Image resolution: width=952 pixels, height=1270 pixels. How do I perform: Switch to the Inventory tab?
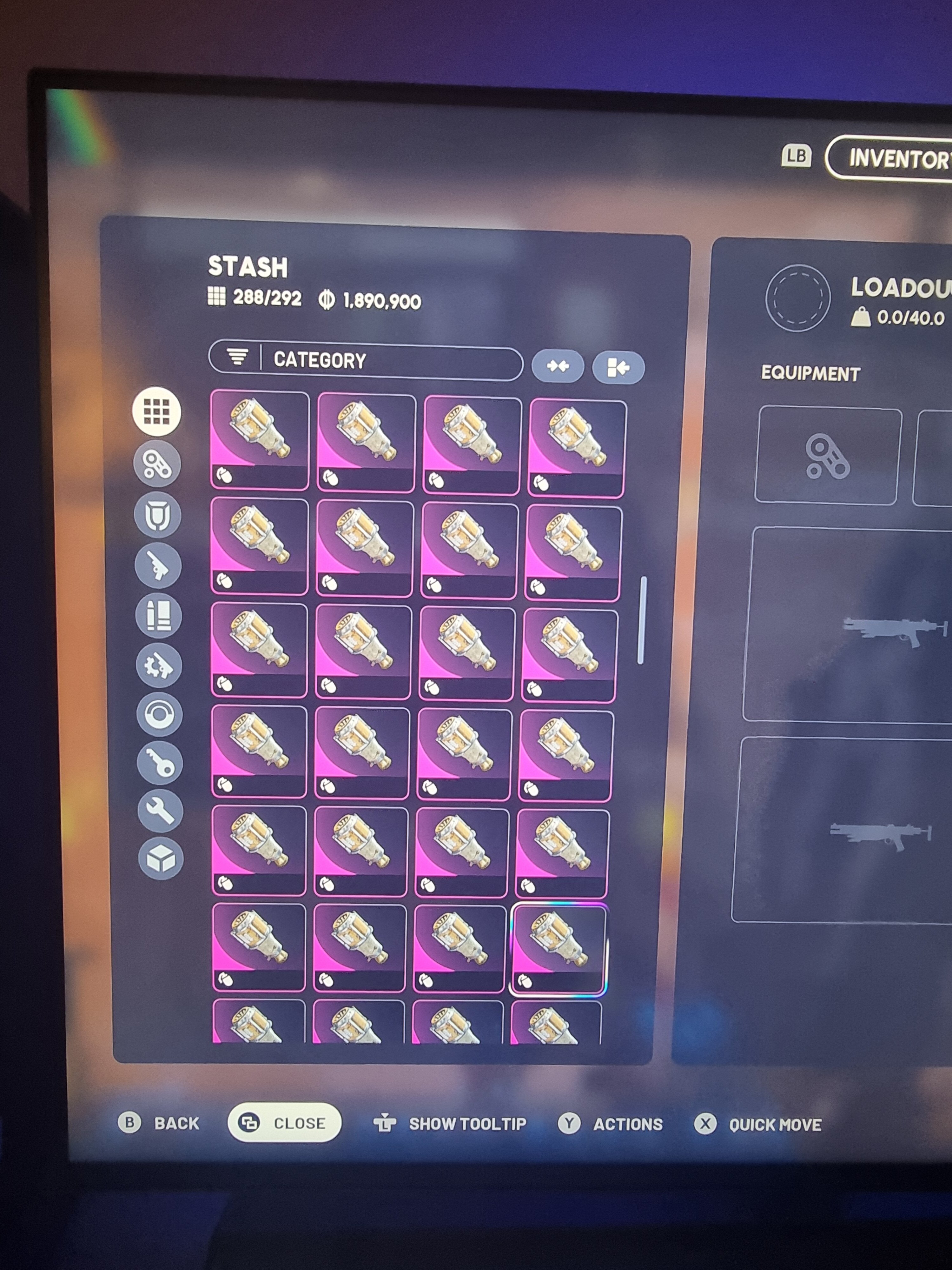pos(895,158)
